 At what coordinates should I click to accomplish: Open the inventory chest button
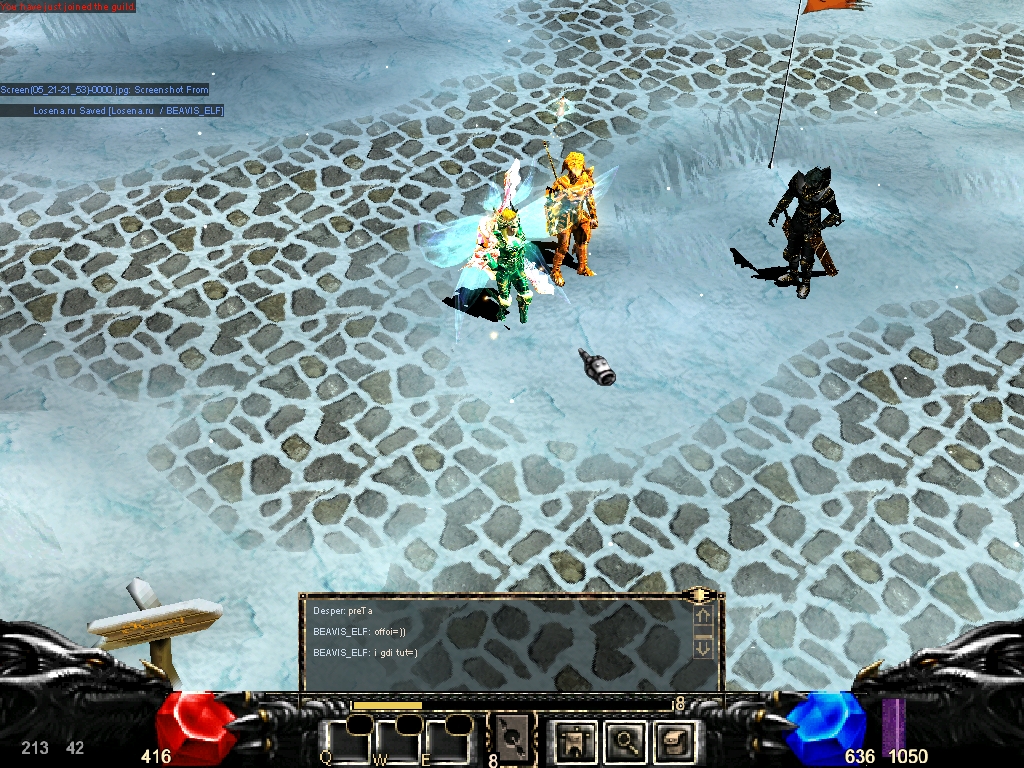tap(673, 740)
